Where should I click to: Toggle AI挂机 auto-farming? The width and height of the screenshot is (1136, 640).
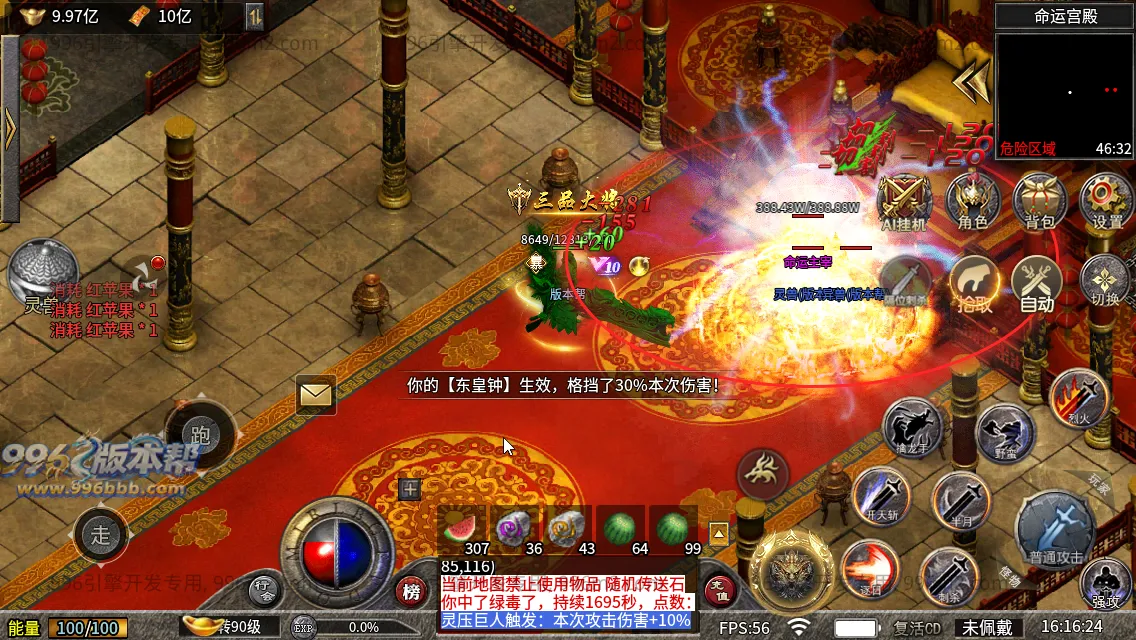[902, 201]
